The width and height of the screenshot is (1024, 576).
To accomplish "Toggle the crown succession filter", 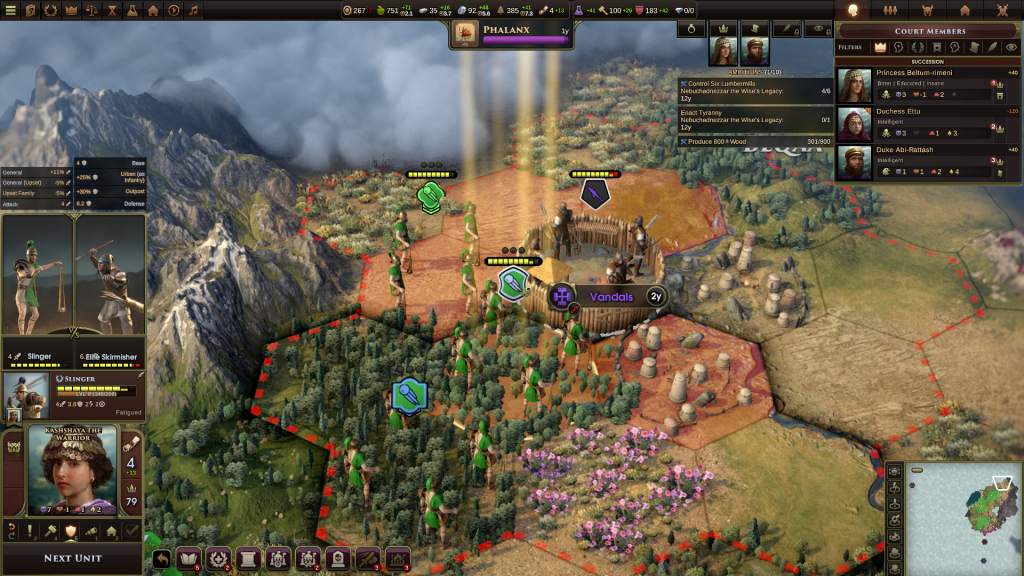I will tap(880, 47).
